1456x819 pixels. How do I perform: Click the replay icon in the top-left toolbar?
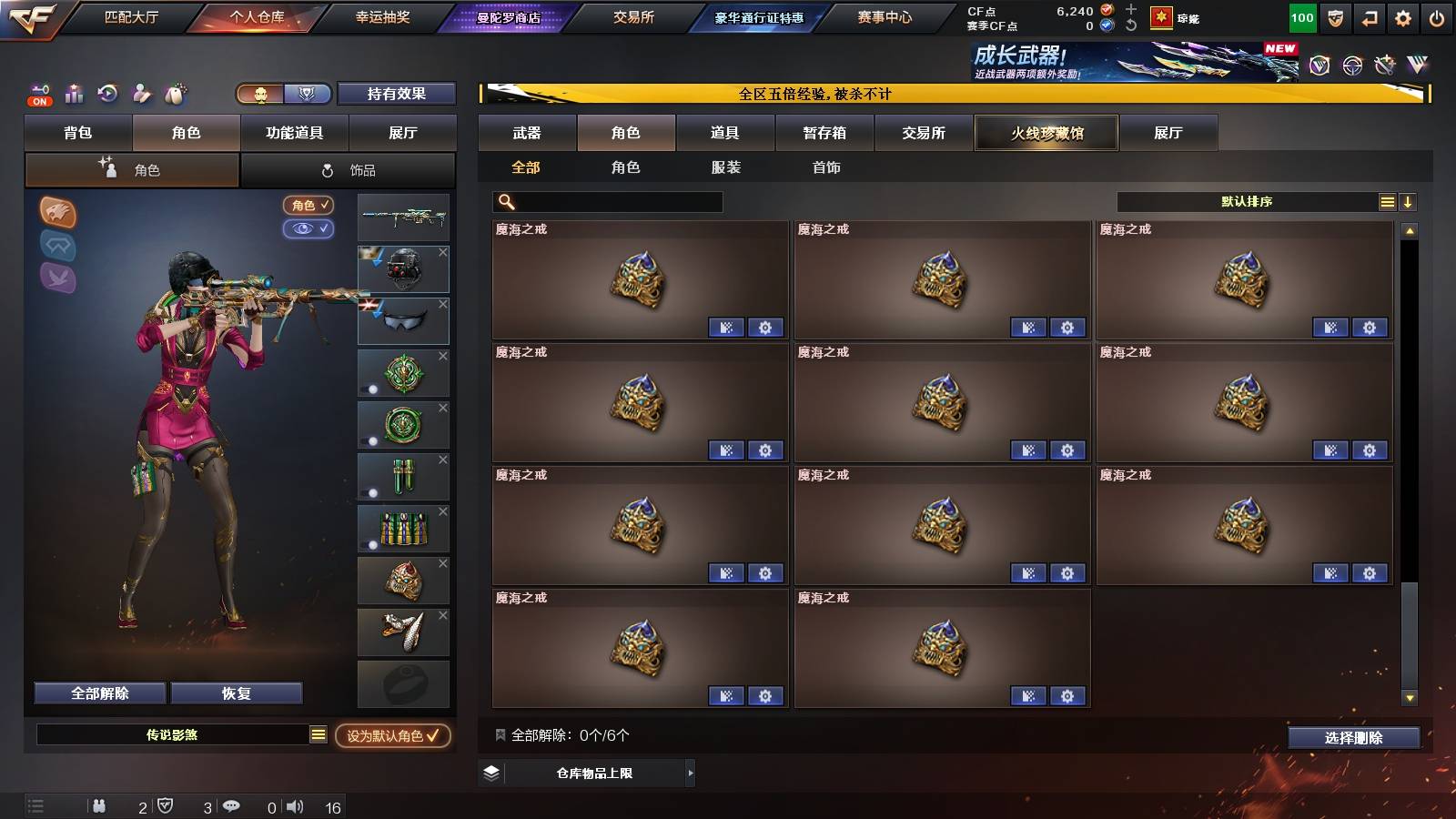[106, 92]
